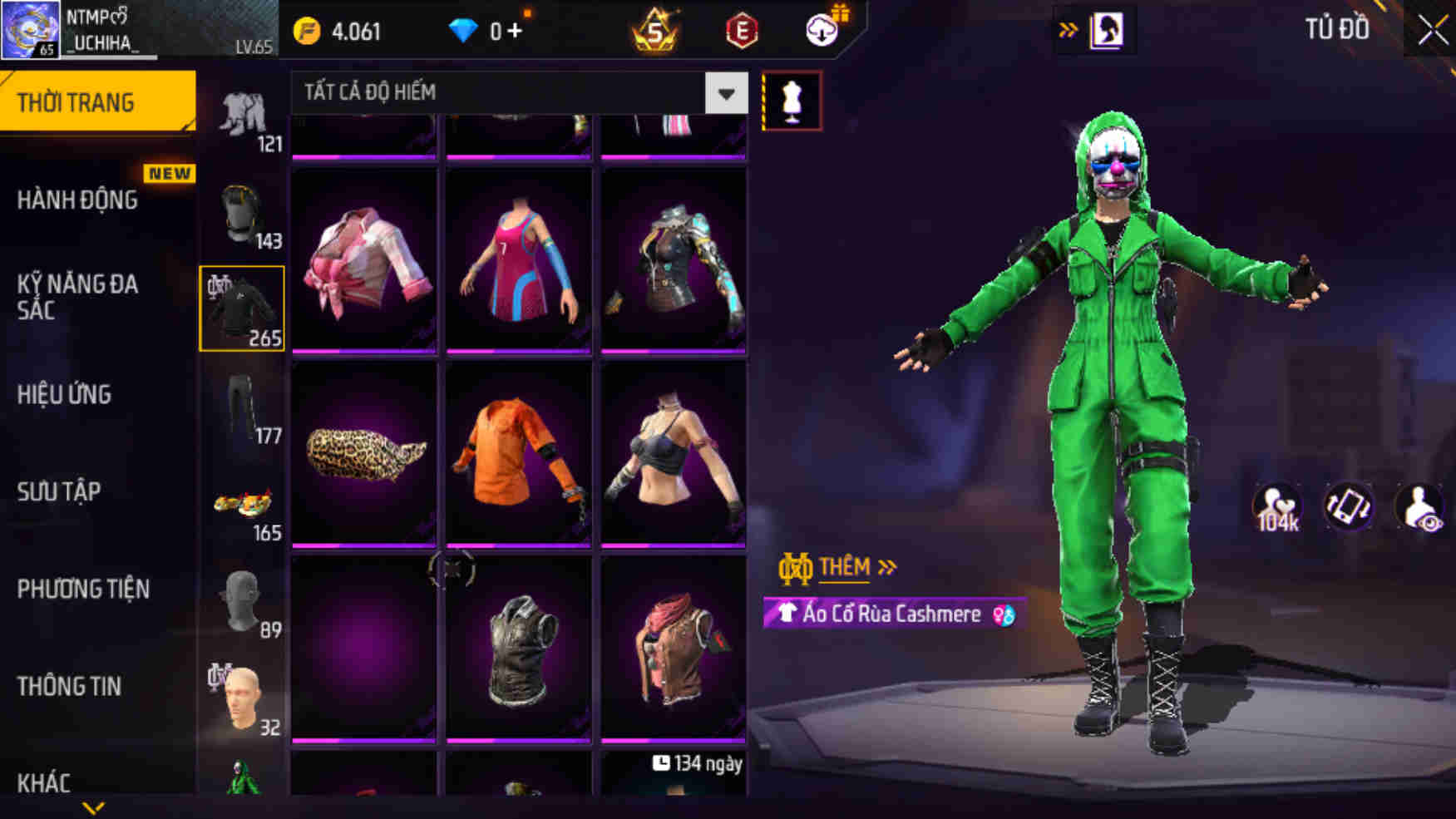Open the PHƯƠNG TIỆN menu item
1456x819 pixels.
click(83, 589)
